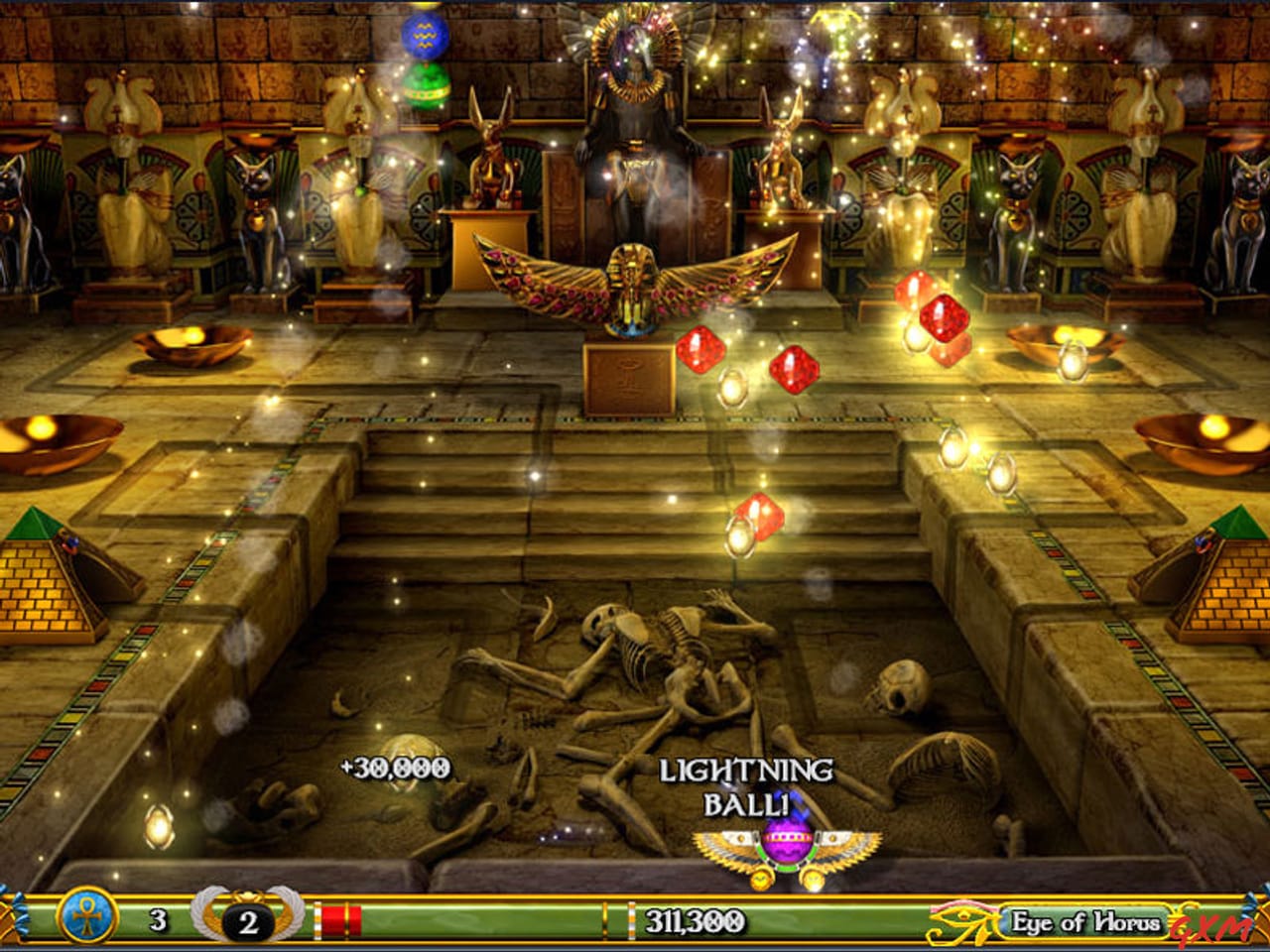1270x952 pixels.
Task: Open the Eye of Horus level label
Action: (1084, 921)
